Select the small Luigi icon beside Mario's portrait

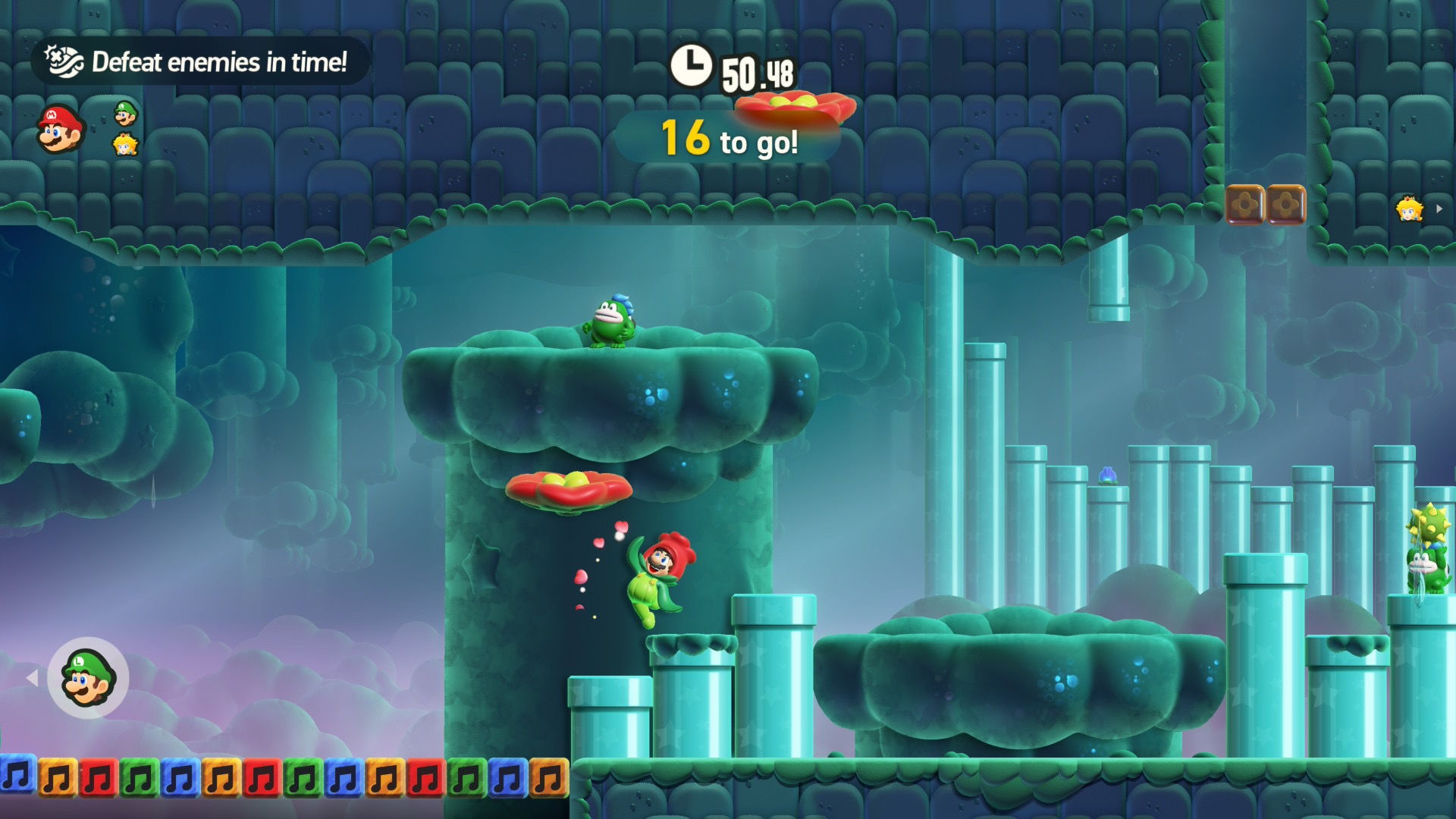pyautogui.click(x=126, y=114)
